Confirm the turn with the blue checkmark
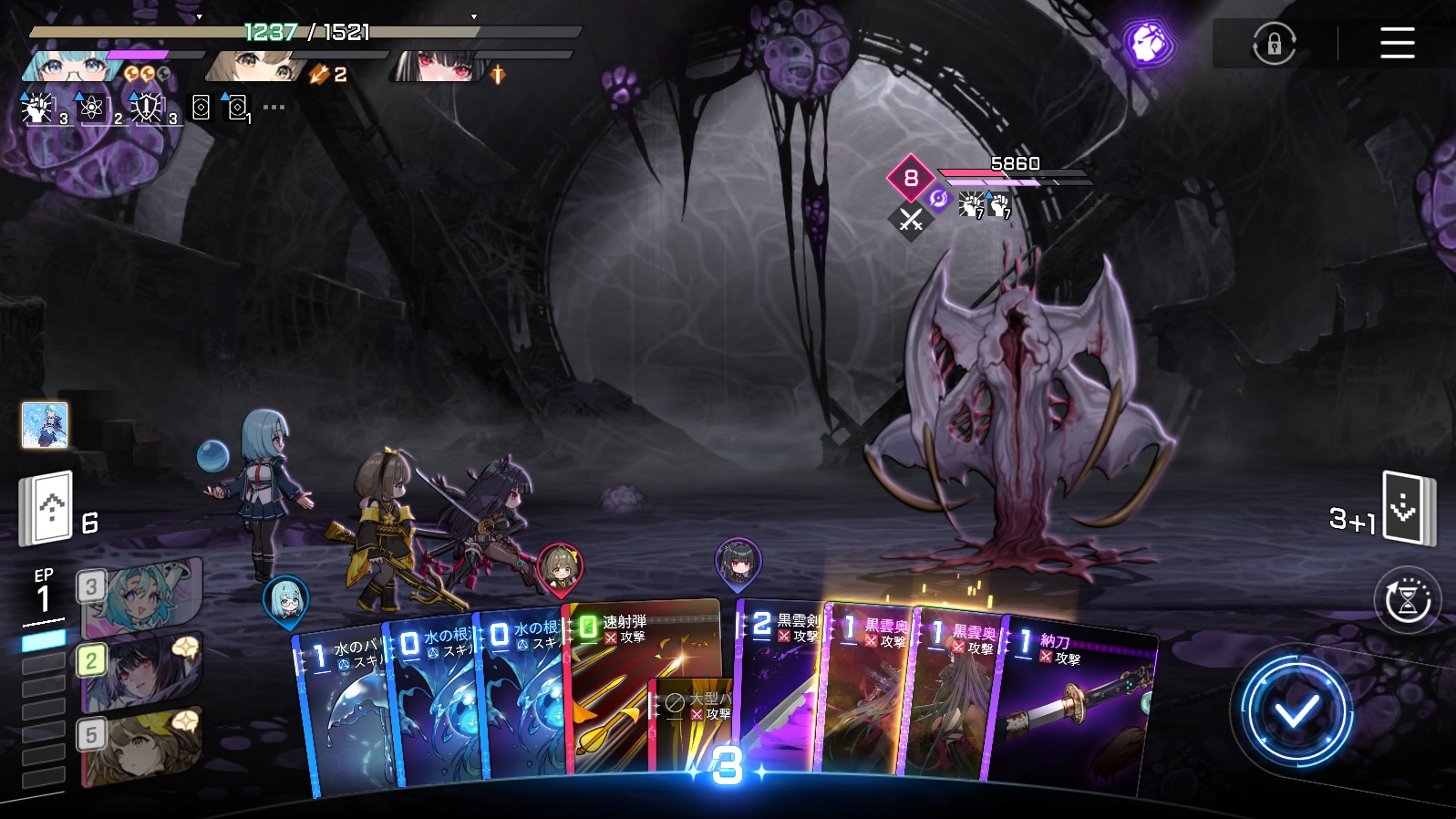1456x819 pixels. [1296, 710]
